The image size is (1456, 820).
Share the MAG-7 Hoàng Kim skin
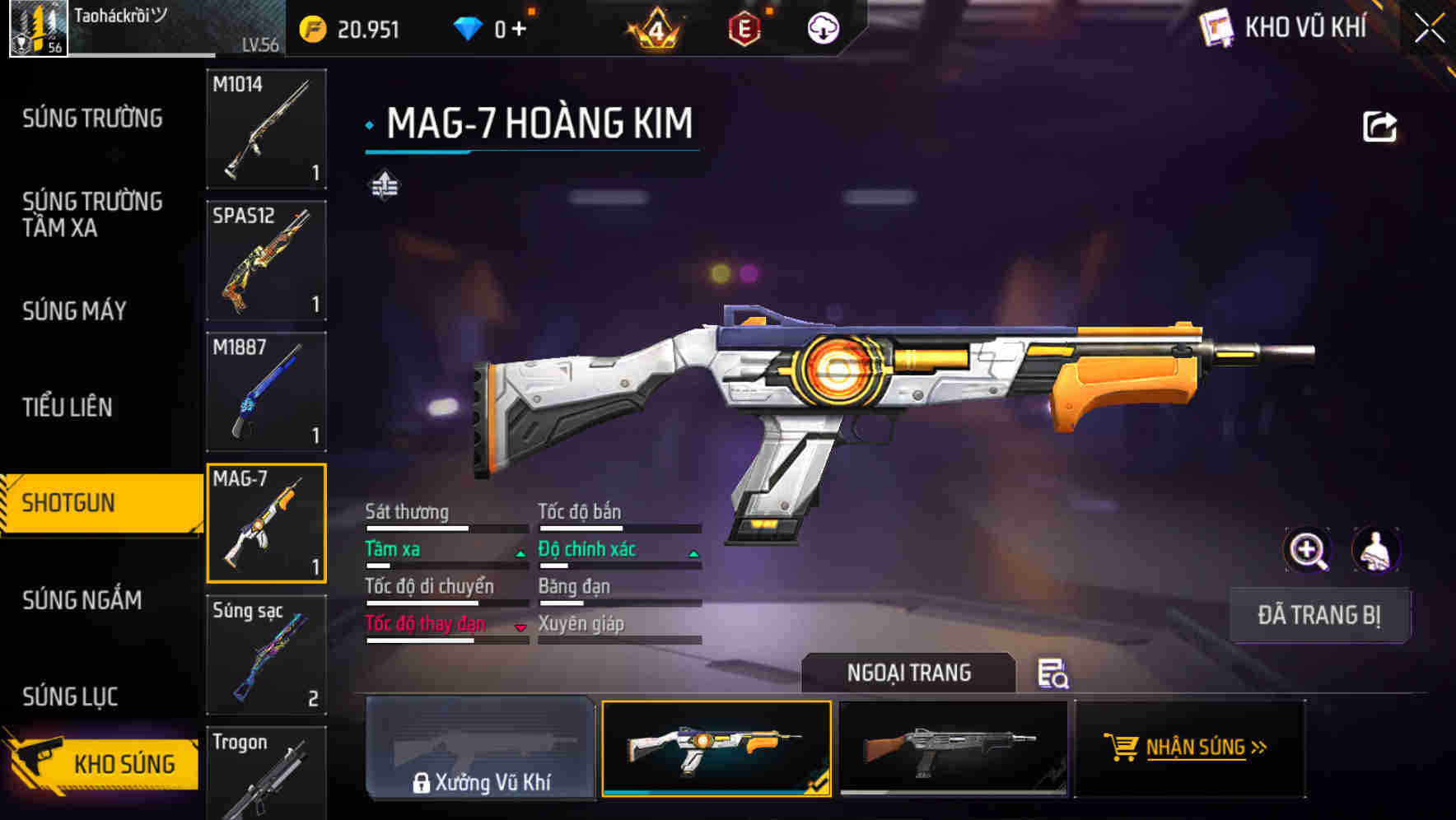tap(1379, 127)
